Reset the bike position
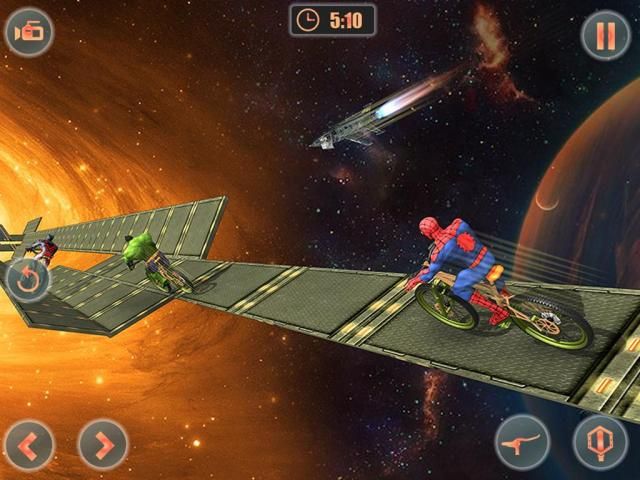 [x=27, y=280]
